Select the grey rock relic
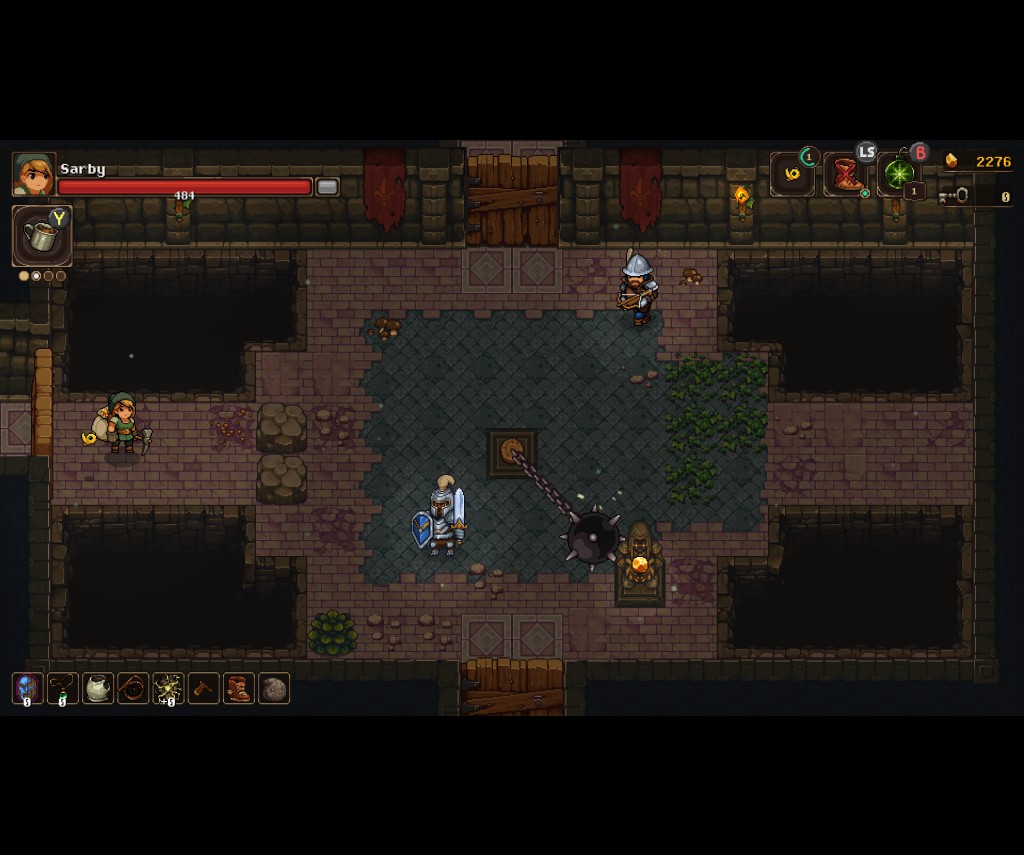Screen dimensions: 1024x855 (274, 688)
